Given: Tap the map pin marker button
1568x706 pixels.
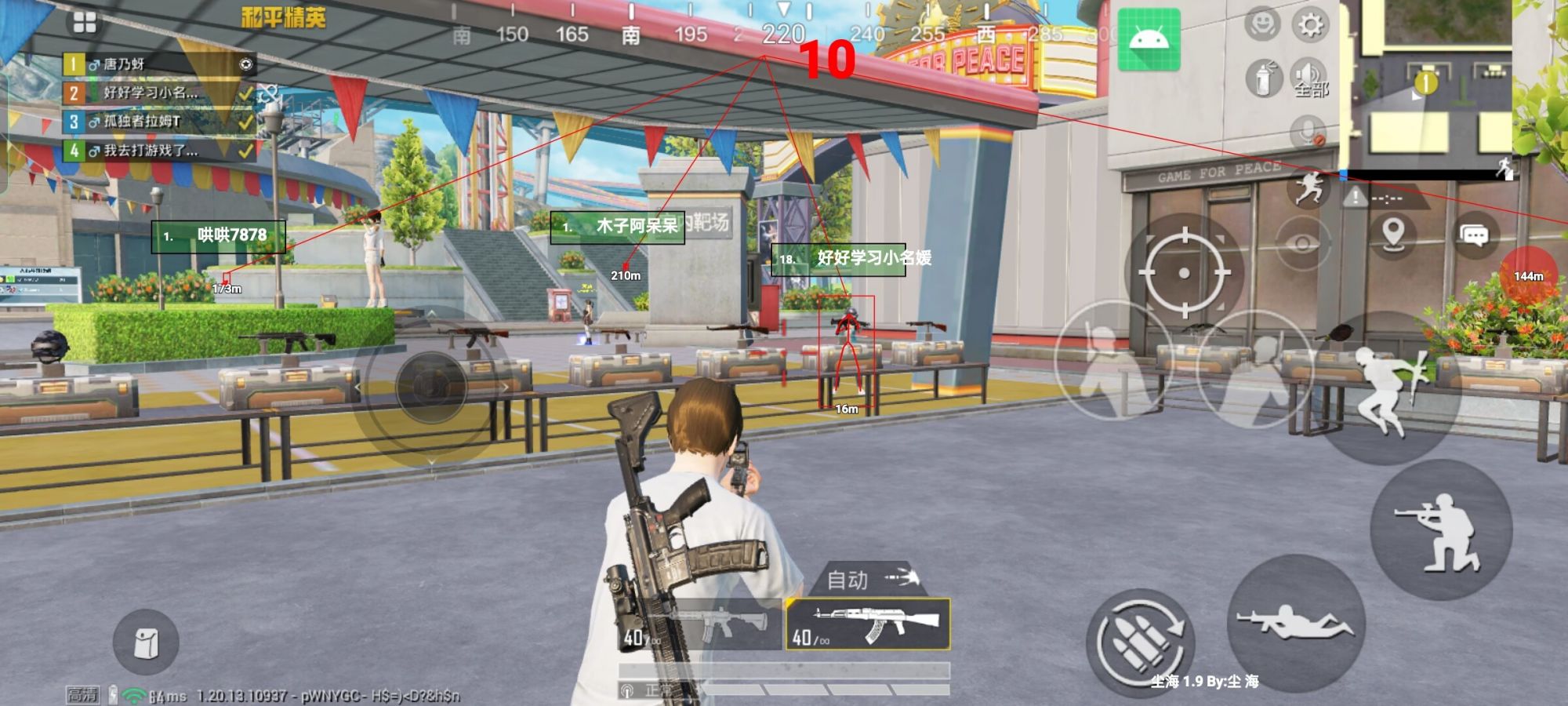Looking at the screenshot, I should click(1392, 235).
